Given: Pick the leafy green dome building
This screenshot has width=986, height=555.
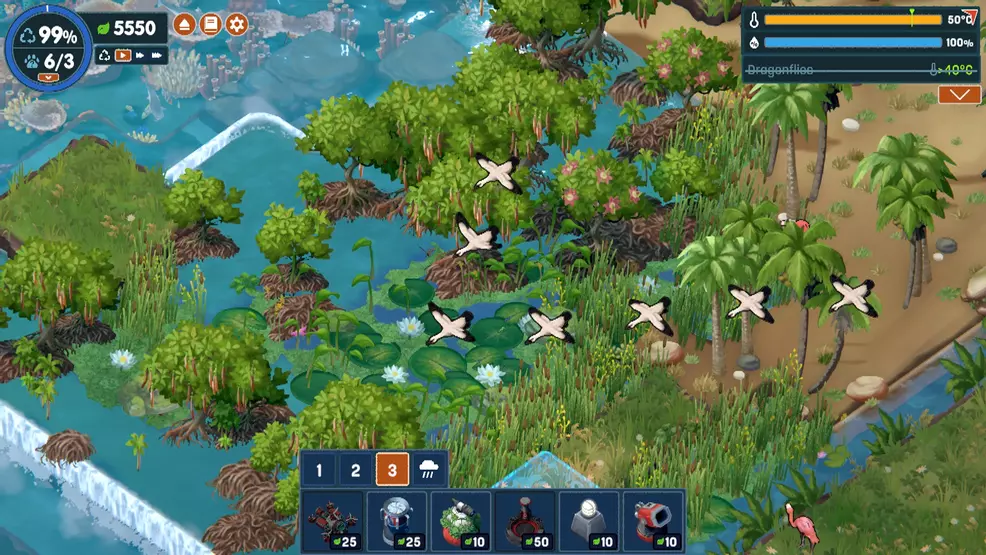Looking at the screenshot, I should click(461, 521).
